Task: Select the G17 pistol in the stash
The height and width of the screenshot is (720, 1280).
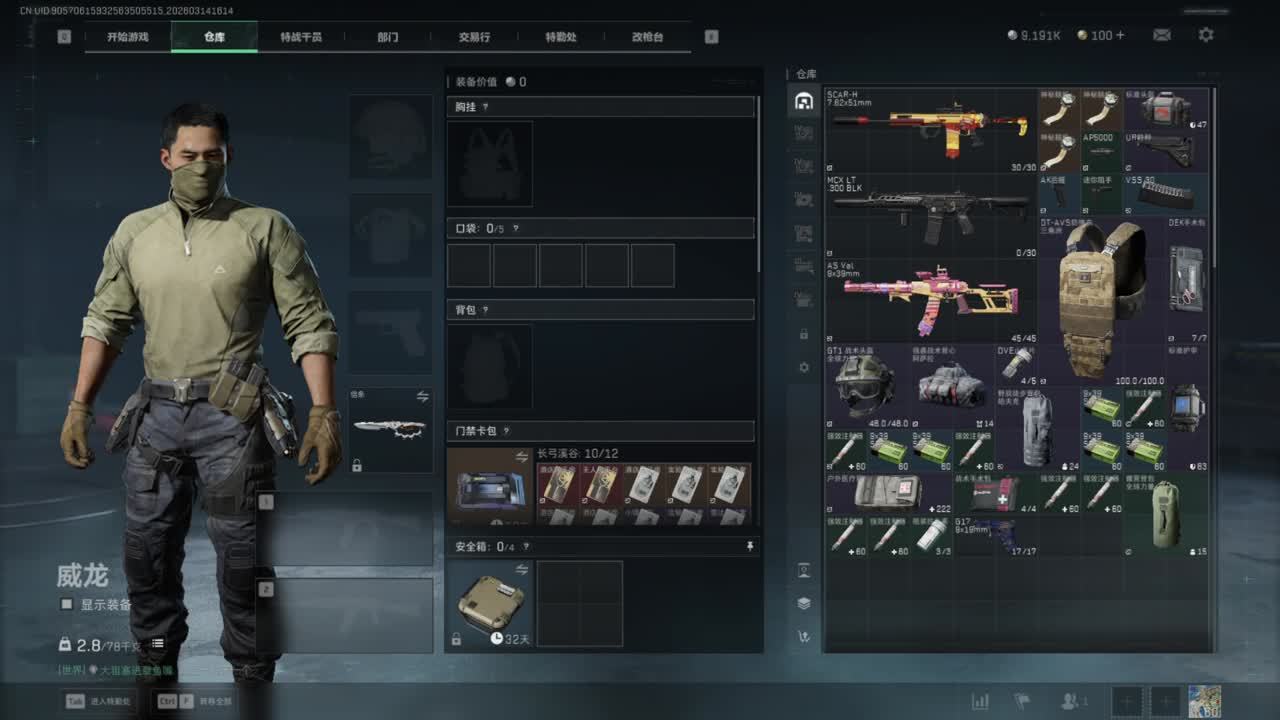Action: (x=996, y=535)
